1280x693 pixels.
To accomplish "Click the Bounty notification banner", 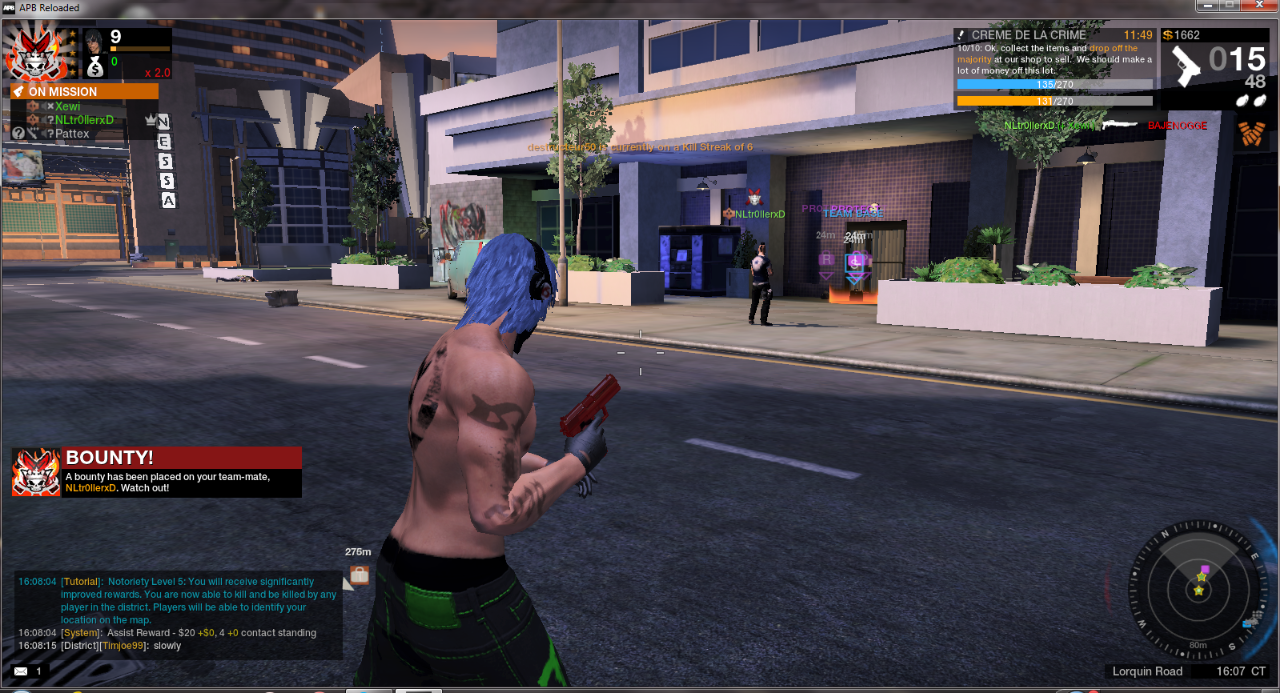I will click(x=157, y=472).
